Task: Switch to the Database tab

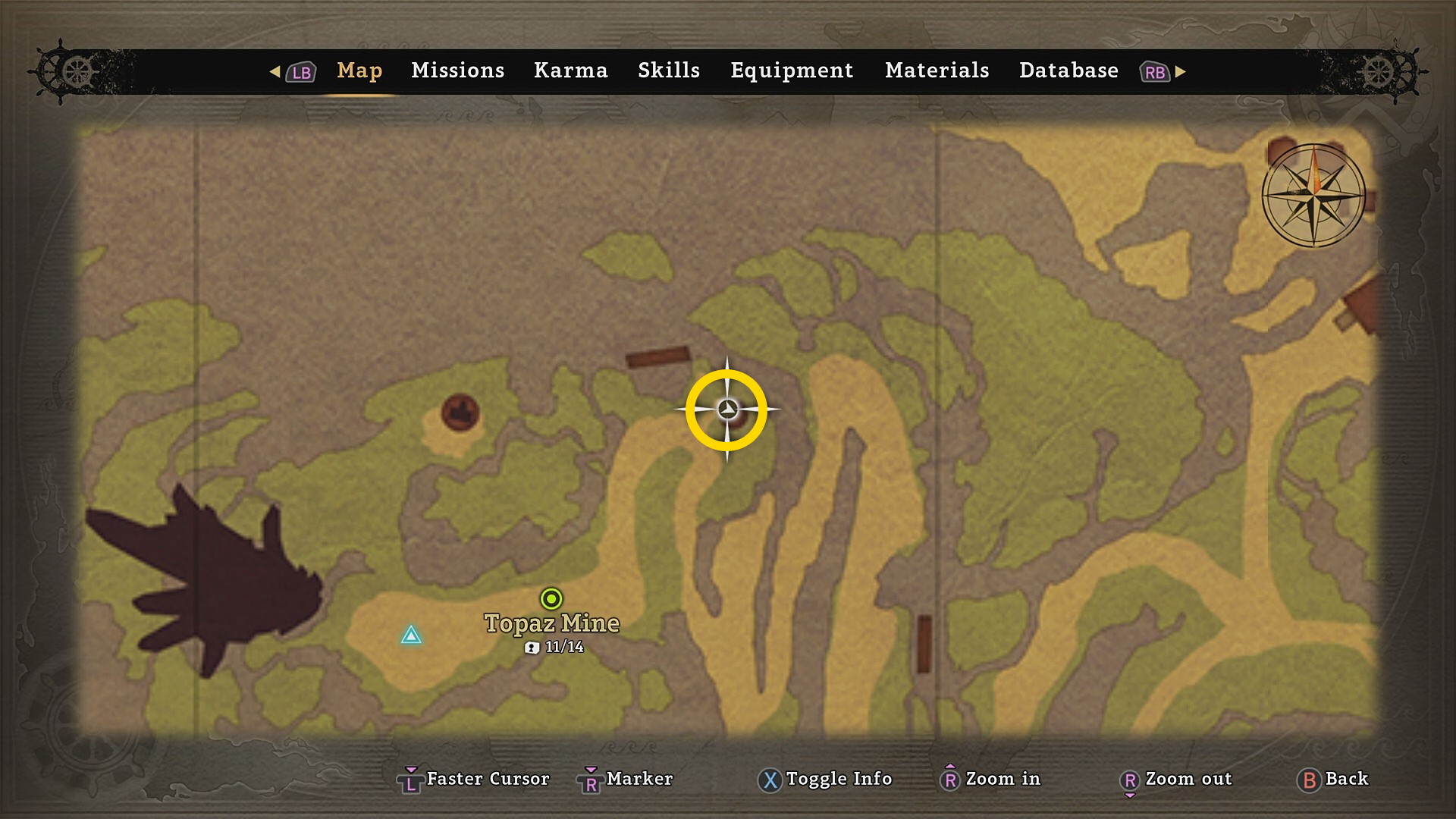Action: point(1068,71)
